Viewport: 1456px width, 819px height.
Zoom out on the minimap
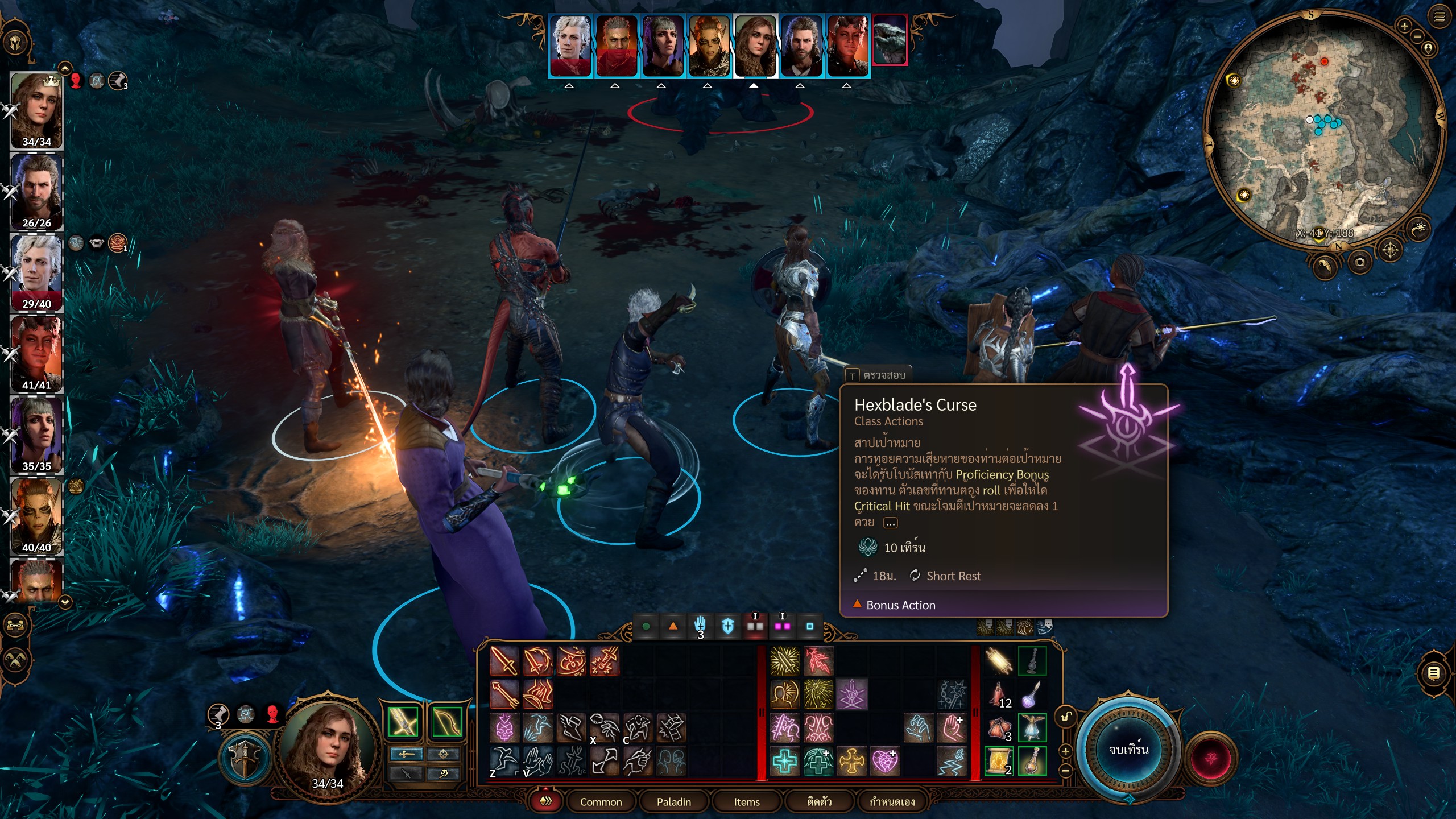click(x=1417, y=36)
